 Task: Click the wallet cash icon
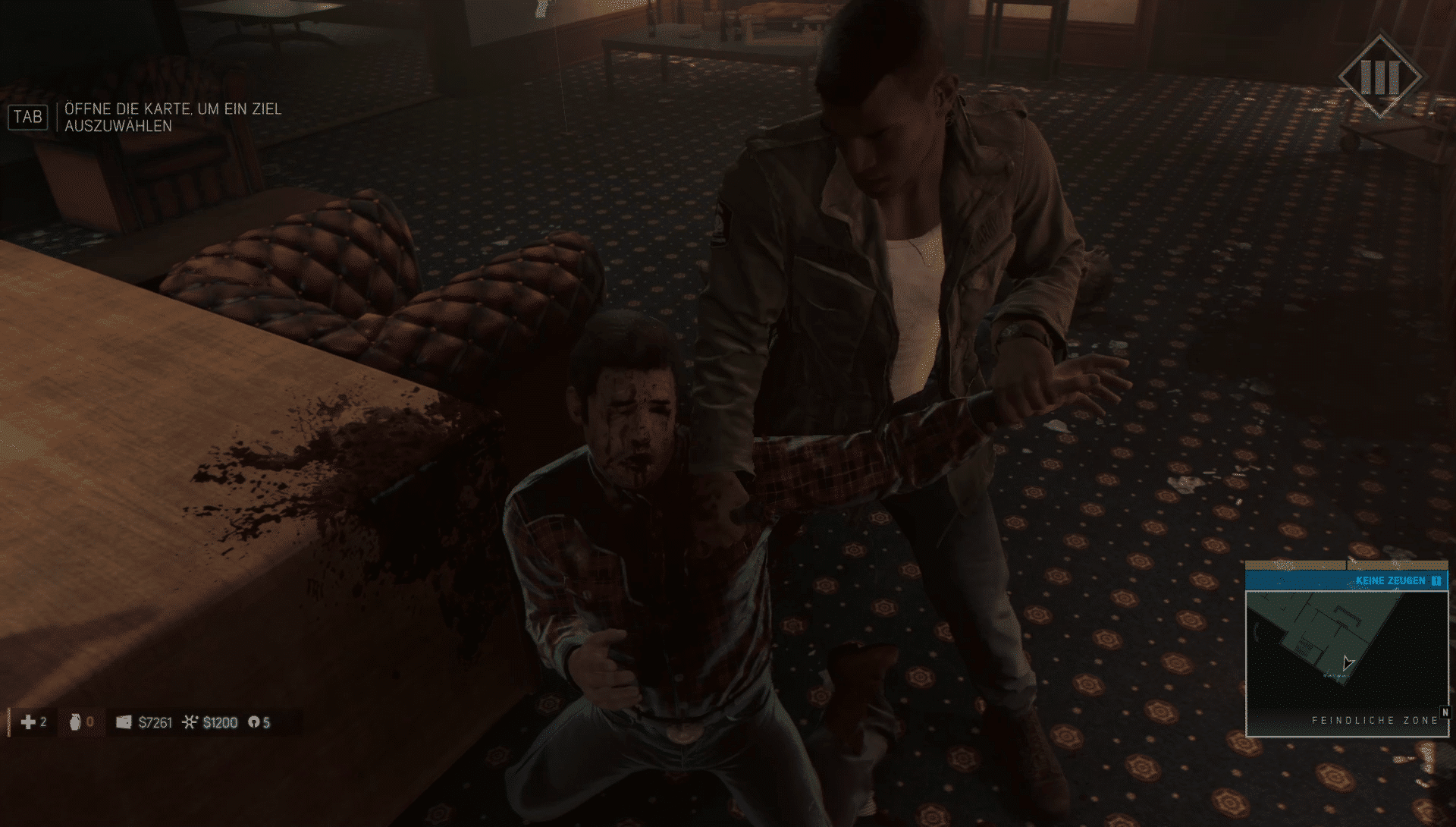coord(124,722)
